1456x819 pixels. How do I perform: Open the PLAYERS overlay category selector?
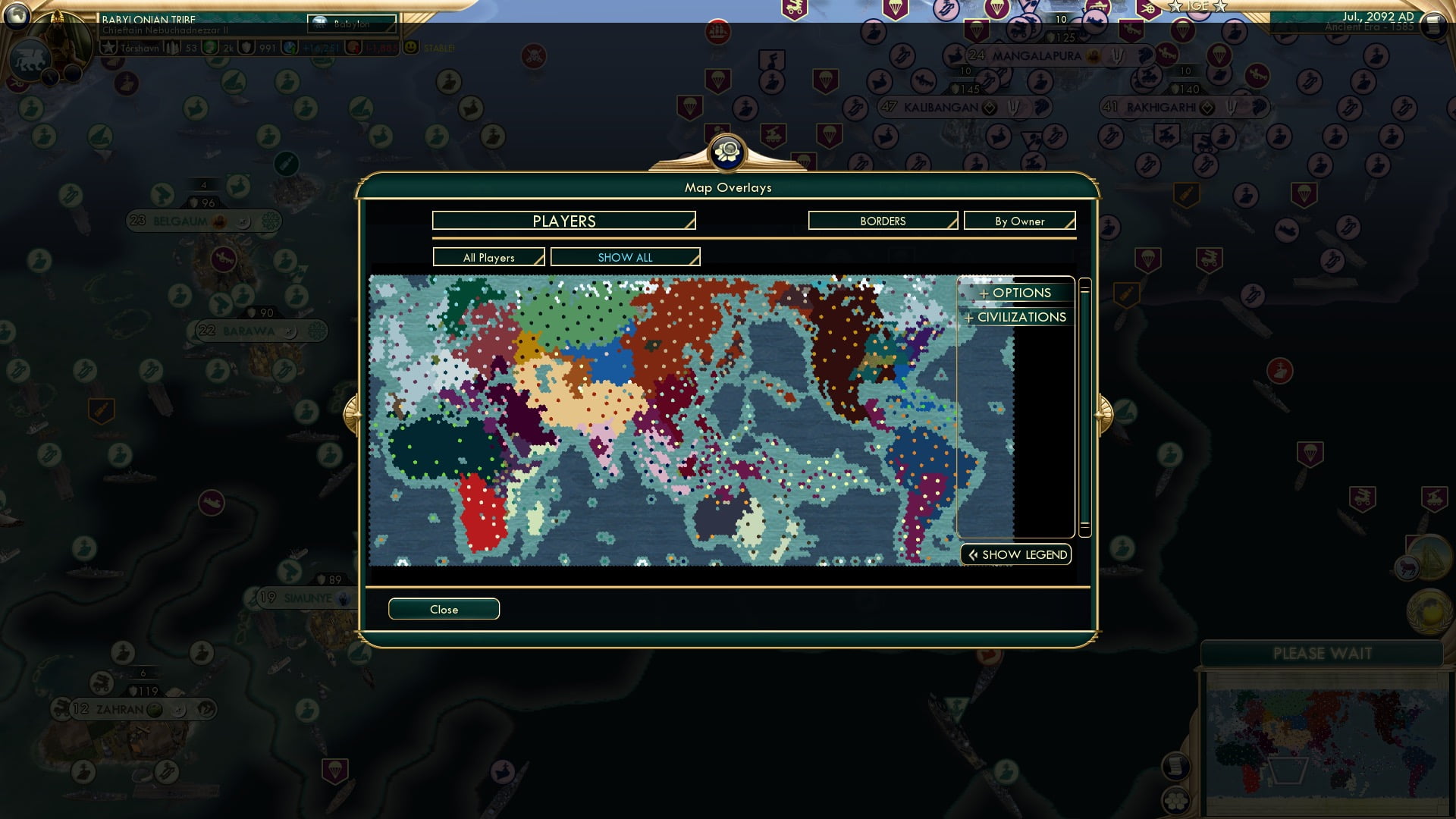click(x=563, y=221)
